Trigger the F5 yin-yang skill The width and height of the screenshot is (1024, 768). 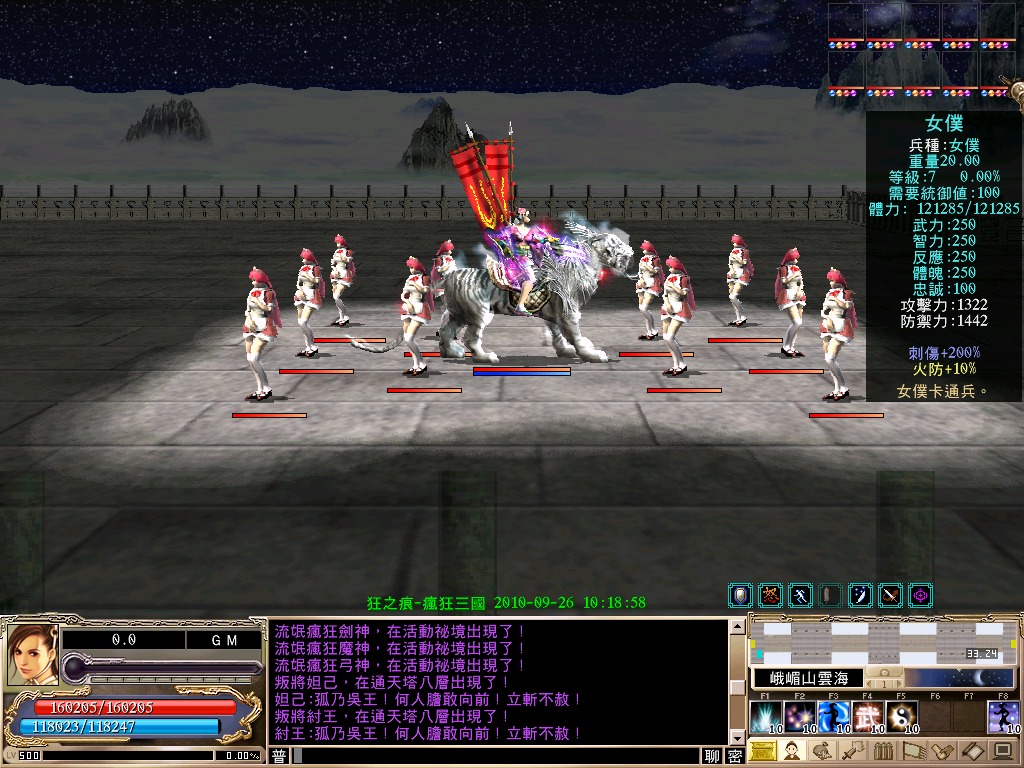[901, 717]
